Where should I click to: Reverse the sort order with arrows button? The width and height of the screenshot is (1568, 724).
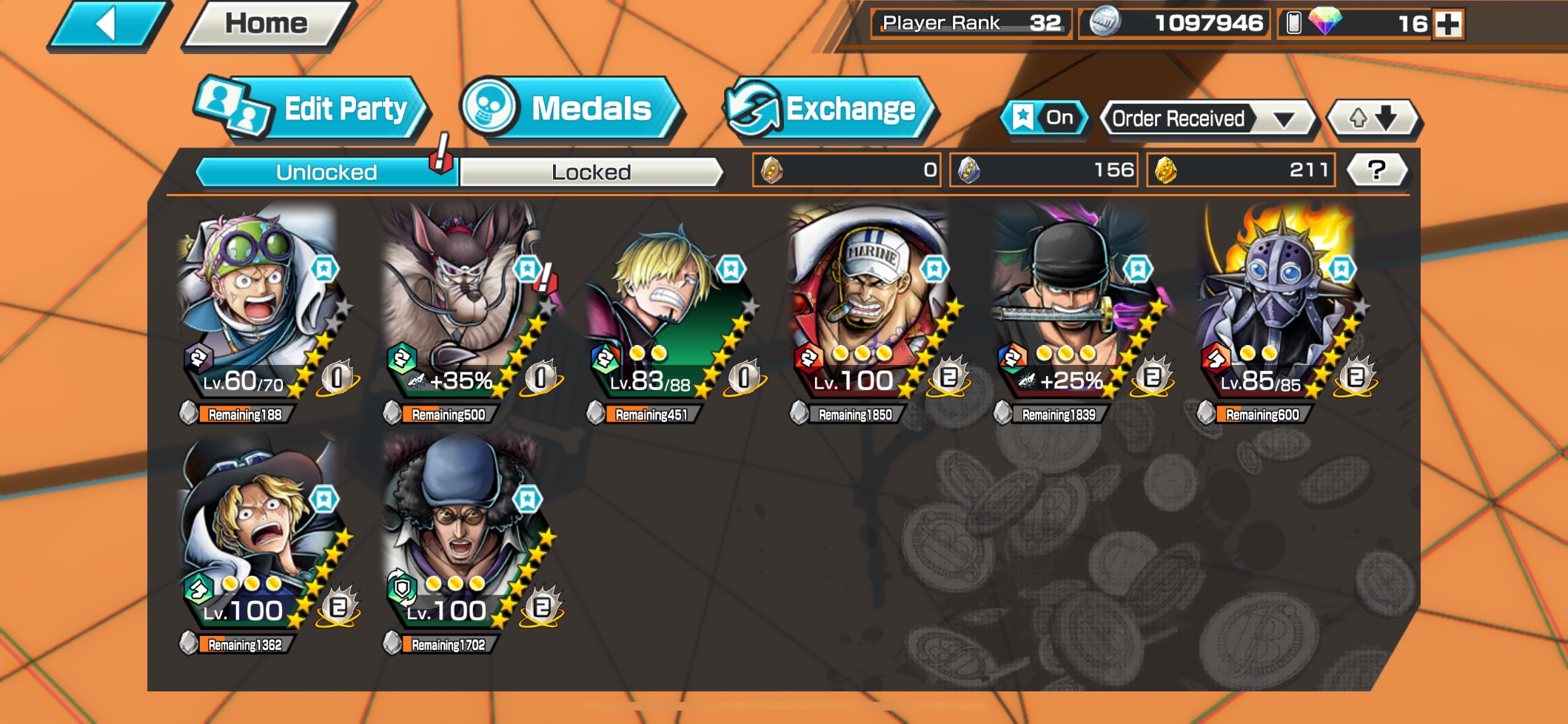[x=1373, y=118]
